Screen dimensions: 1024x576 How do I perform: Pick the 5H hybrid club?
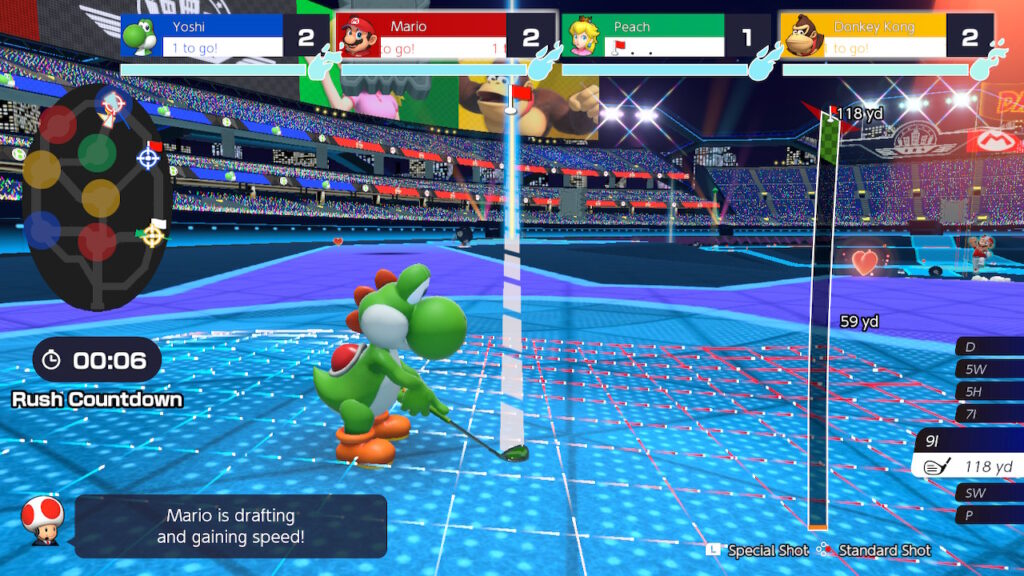pyautogui.click(x=988, y=391)
